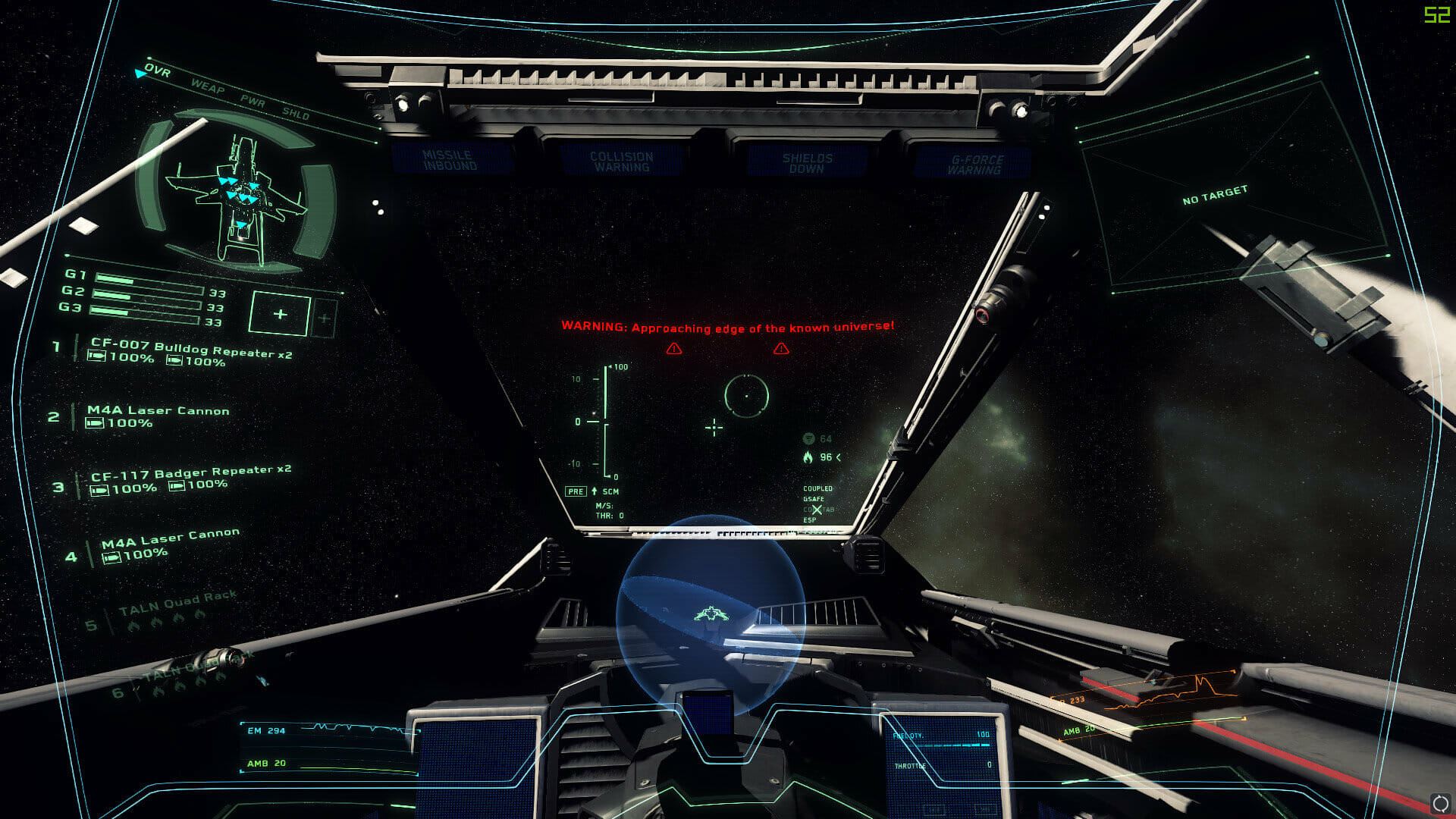Open the NO TARGET display panel
The height and width of the screenshot is (819, 1456).
point(1215,195)
